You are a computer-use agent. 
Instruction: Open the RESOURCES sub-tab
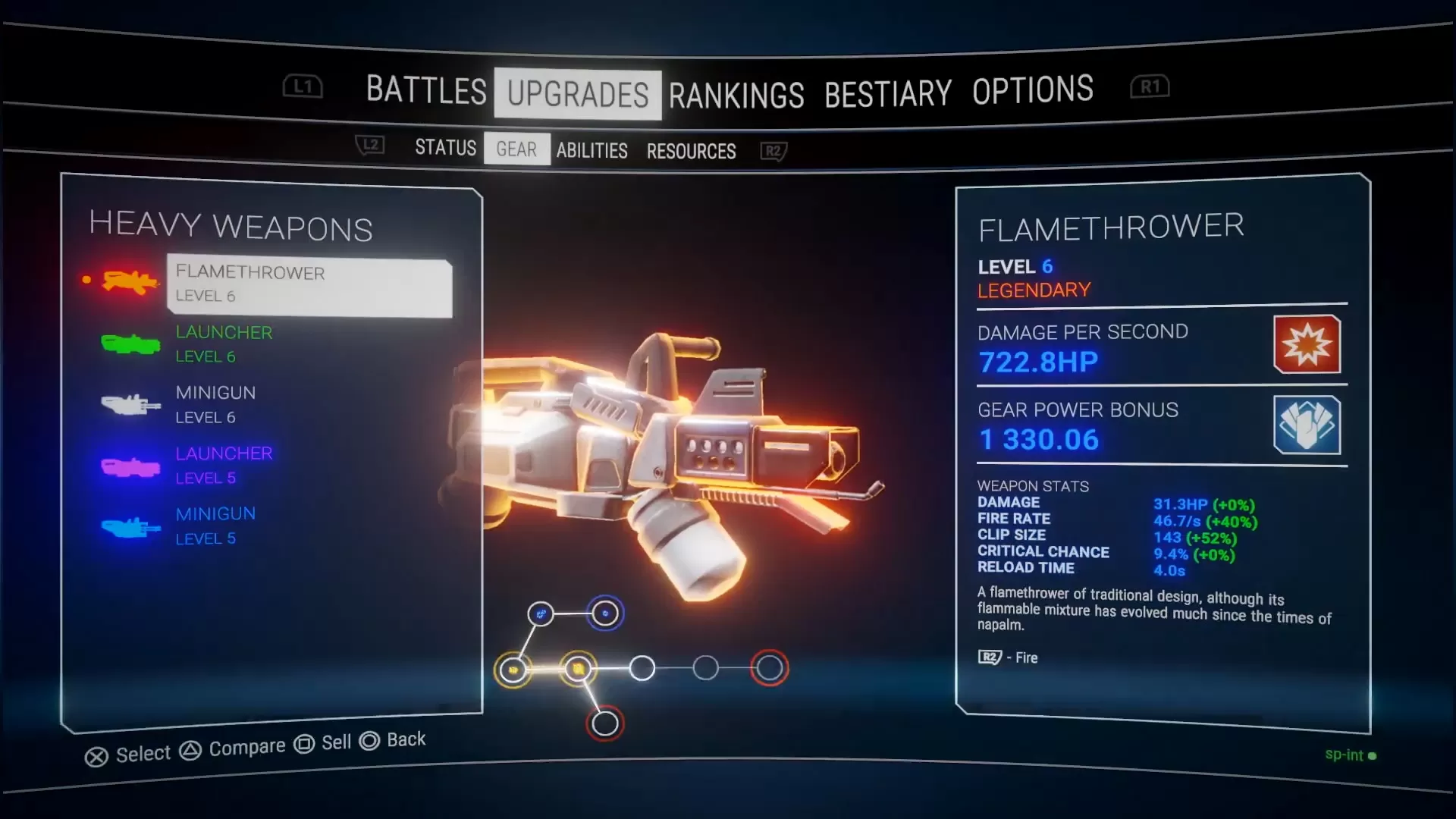pyautogui.click(x=691, y=152)
